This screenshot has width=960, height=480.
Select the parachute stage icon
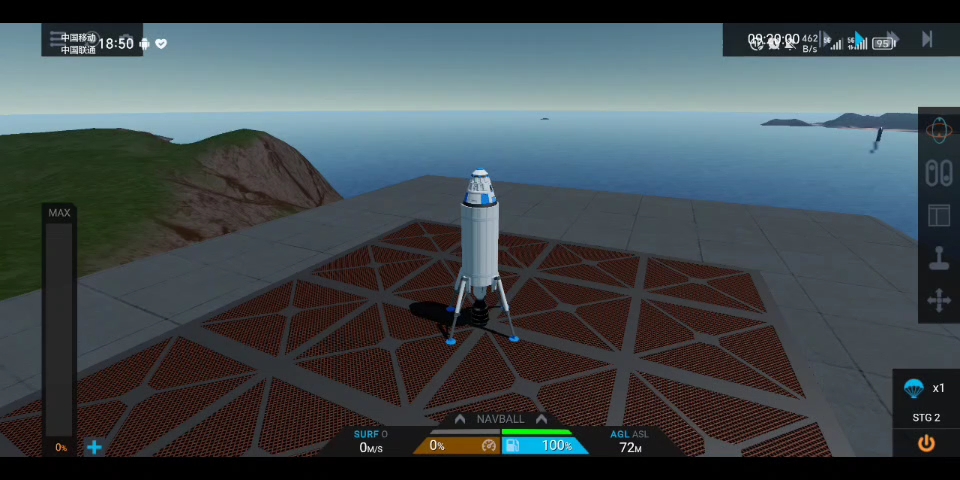click(x=913, y=388)
